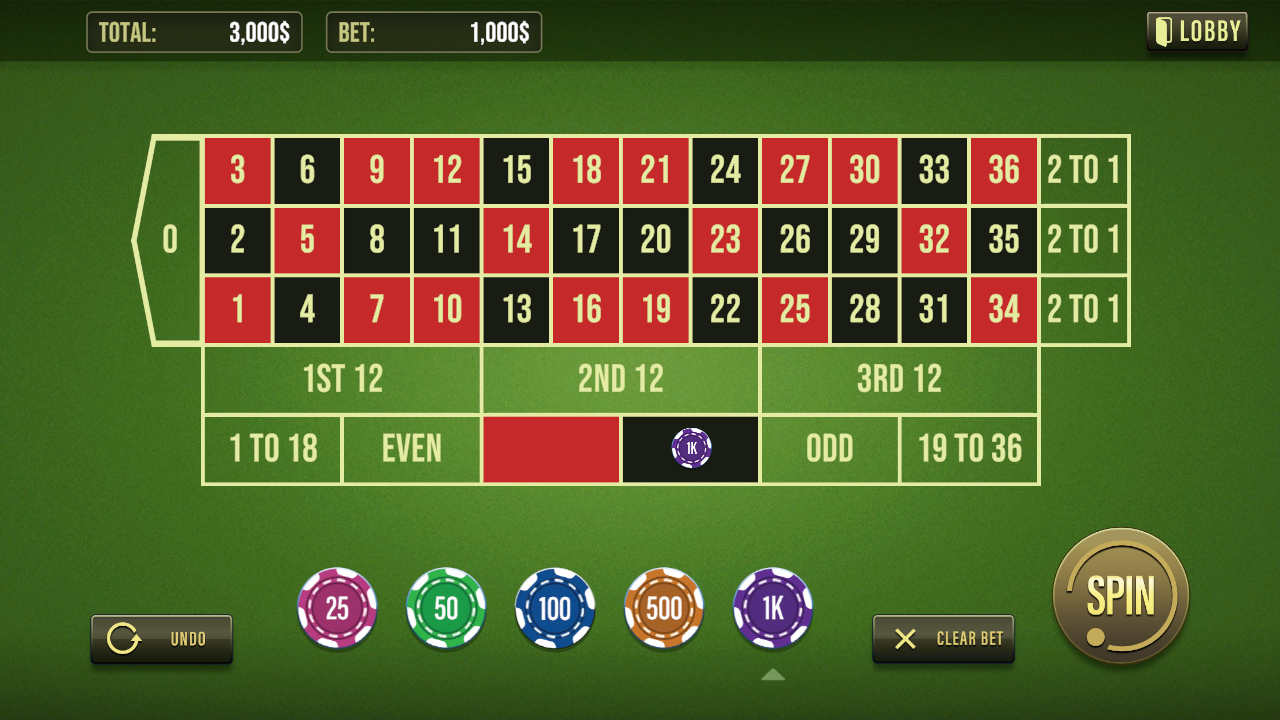Place a bet on 1ST 12

[x=342, y=379]
